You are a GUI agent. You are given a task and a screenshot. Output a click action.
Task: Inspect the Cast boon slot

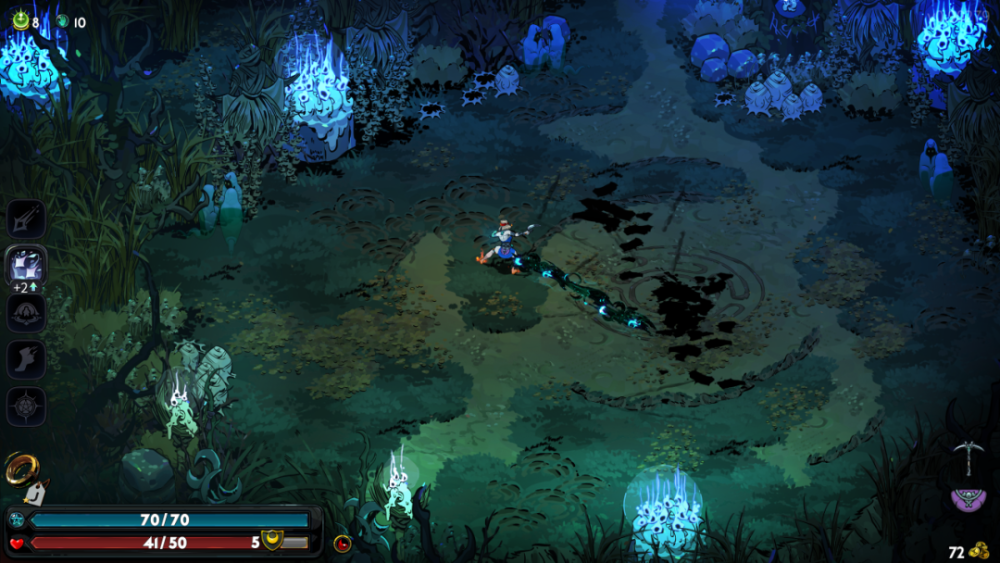[26, 313]
